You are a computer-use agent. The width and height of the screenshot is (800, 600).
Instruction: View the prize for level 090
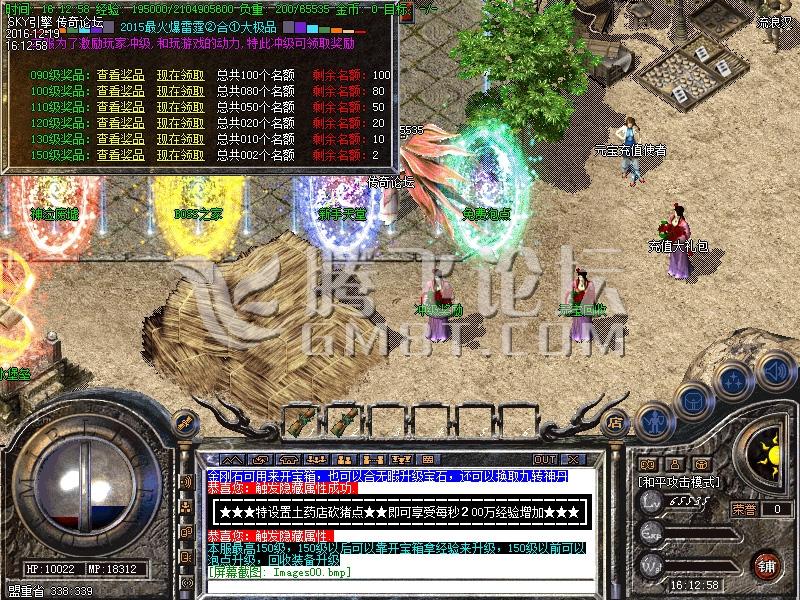click(x=121, y=75)
